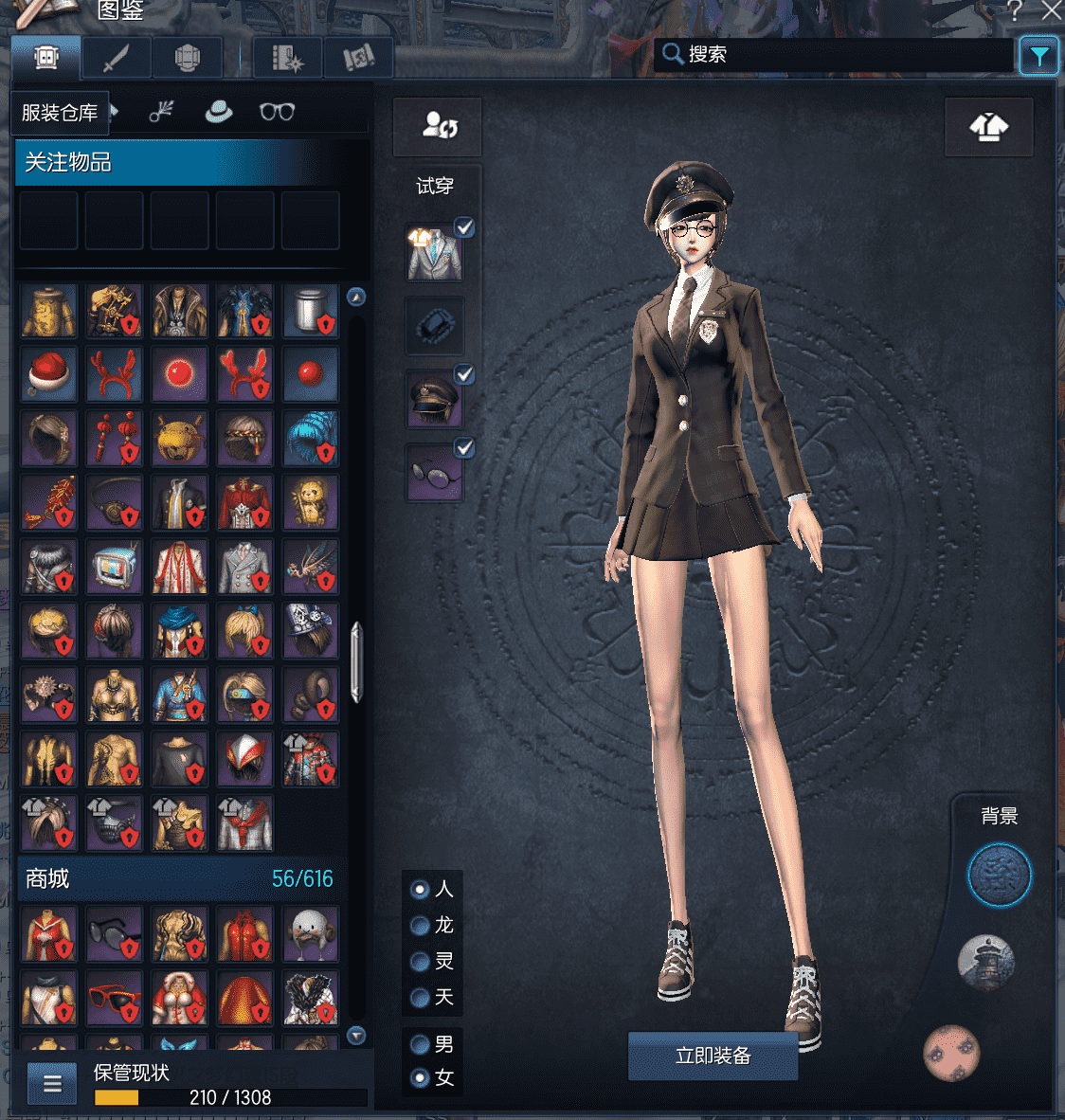Pick the Santa hat item slot
Image resolution: width=1065 pixels, height=1120 pixels.
tap(48, 373)
